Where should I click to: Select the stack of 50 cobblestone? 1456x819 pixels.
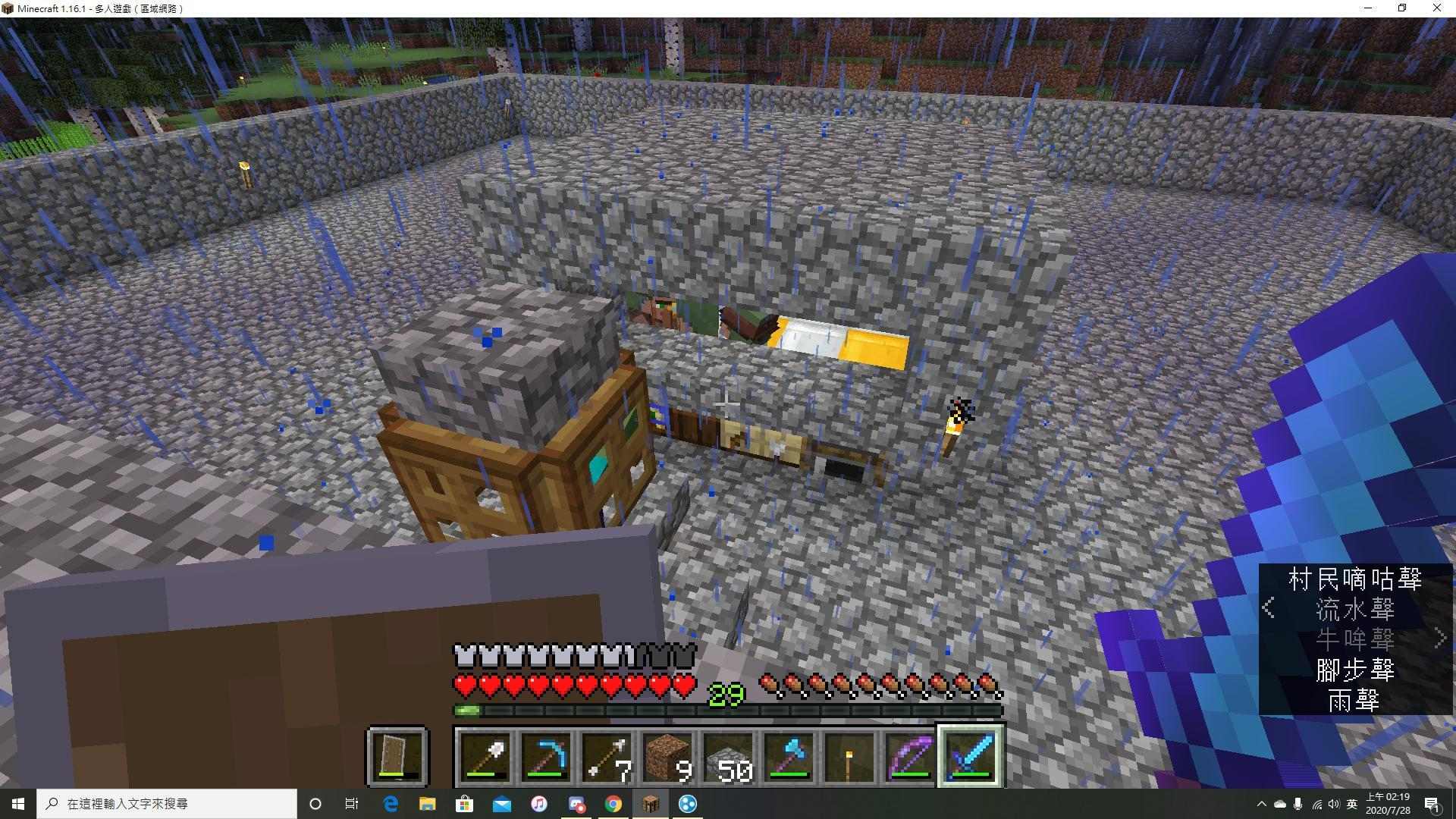point(729,756)
